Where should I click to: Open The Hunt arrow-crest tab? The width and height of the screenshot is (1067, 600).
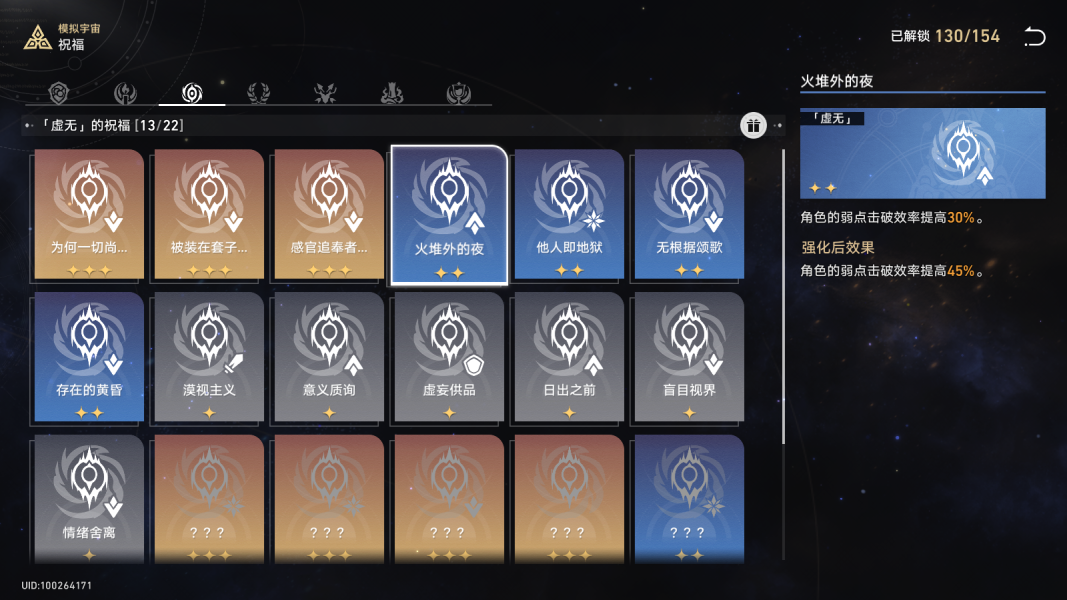(326, 94)
